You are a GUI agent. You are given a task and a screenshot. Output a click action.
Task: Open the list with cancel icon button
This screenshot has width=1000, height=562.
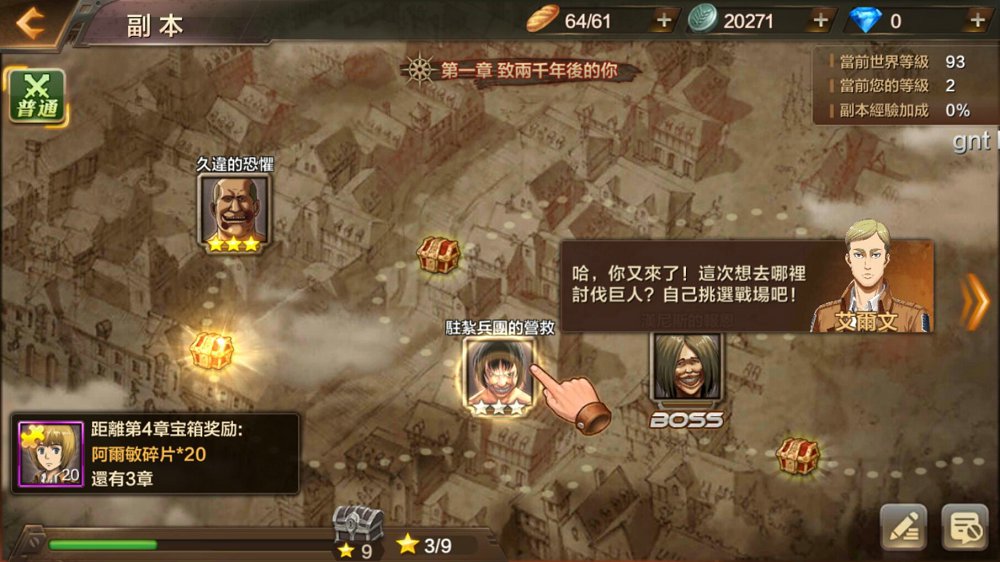(x=965, y=527)
